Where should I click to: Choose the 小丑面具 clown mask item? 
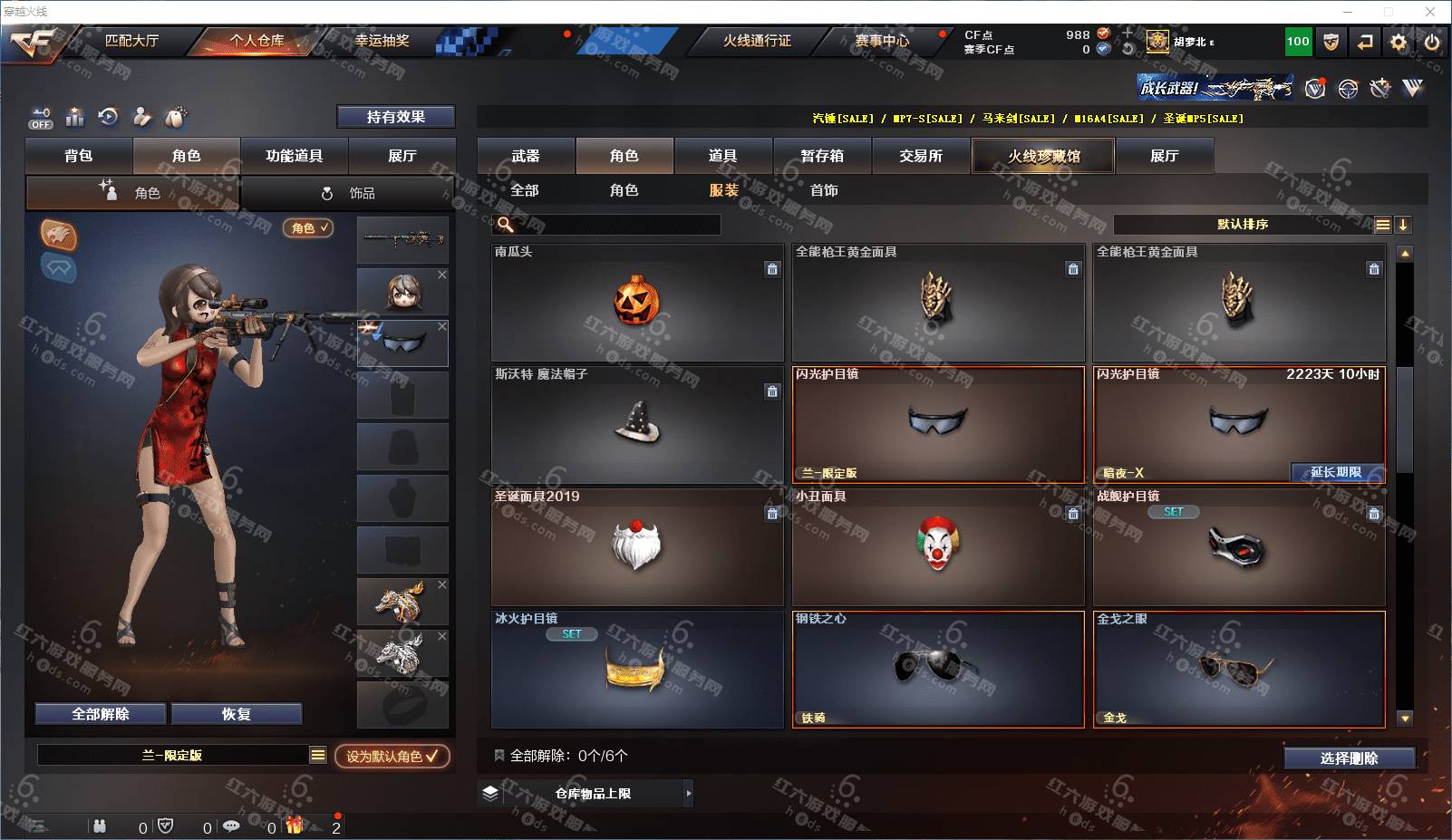(937, 547)
